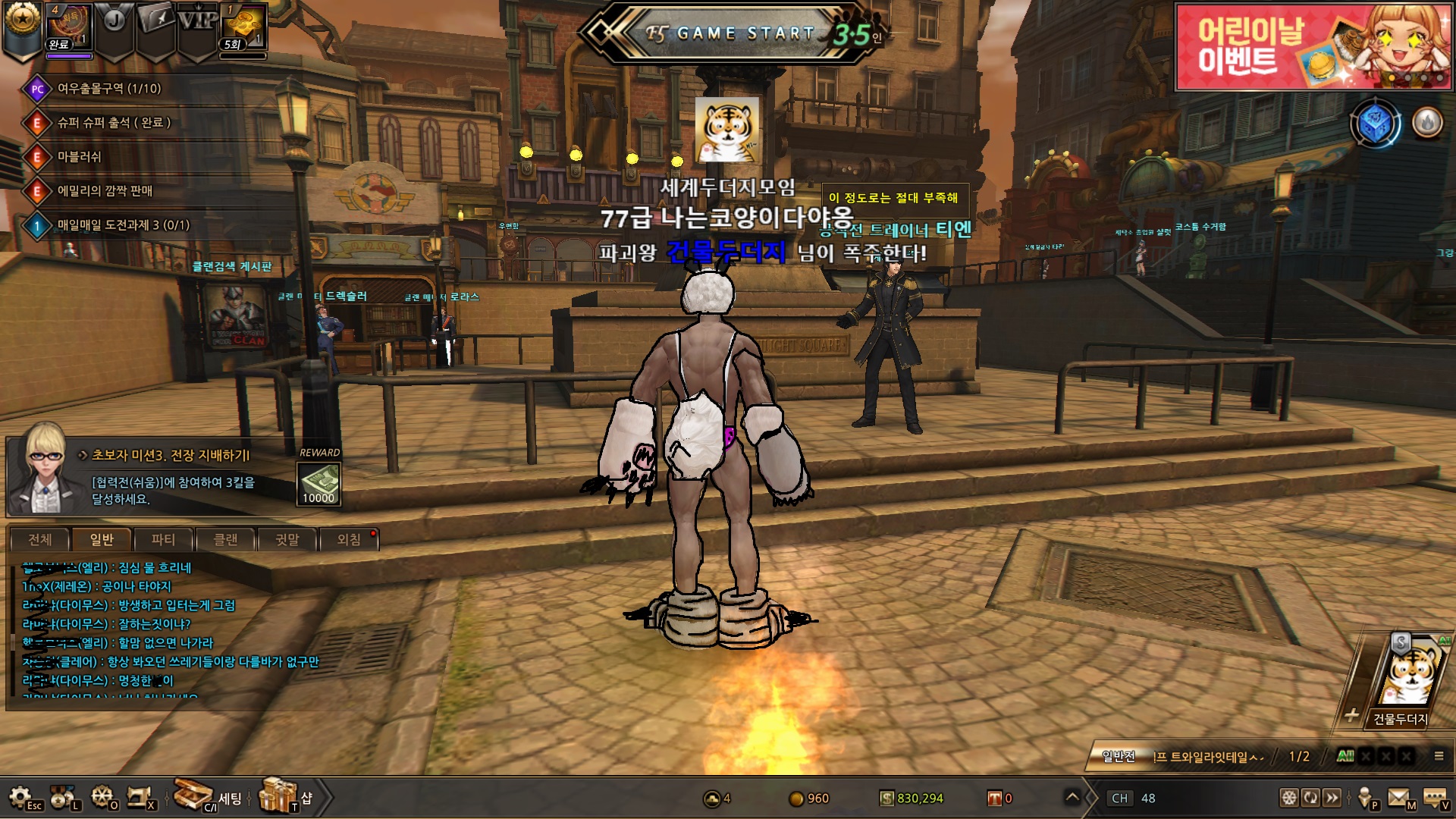The height and width of the screenshot is (819, 1456).
Task: Open the 마블러쉬 event entry
Action: click(x=79, y=157)
